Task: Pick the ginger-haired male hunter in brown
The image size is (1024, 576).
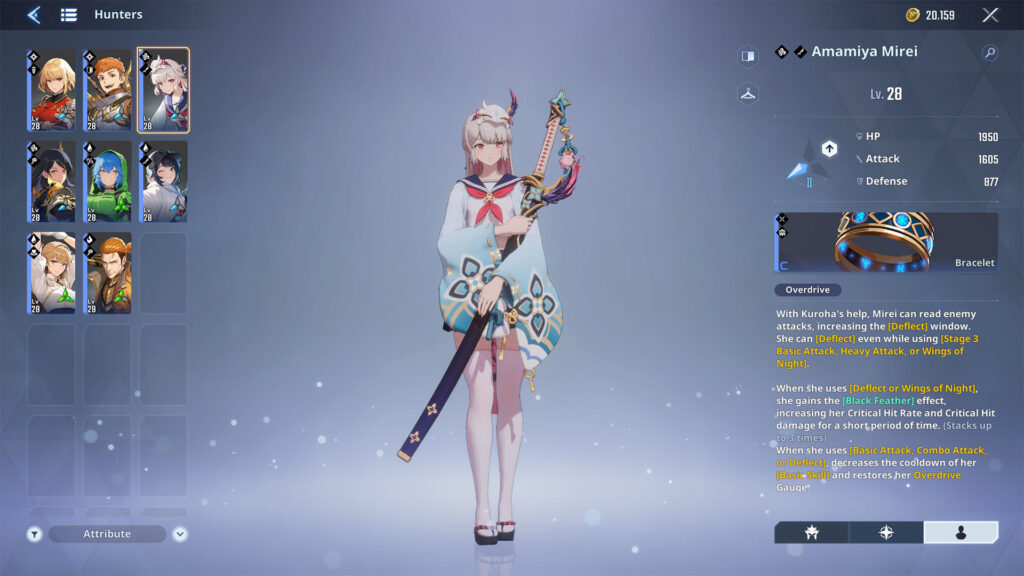Action: [107, 273]
